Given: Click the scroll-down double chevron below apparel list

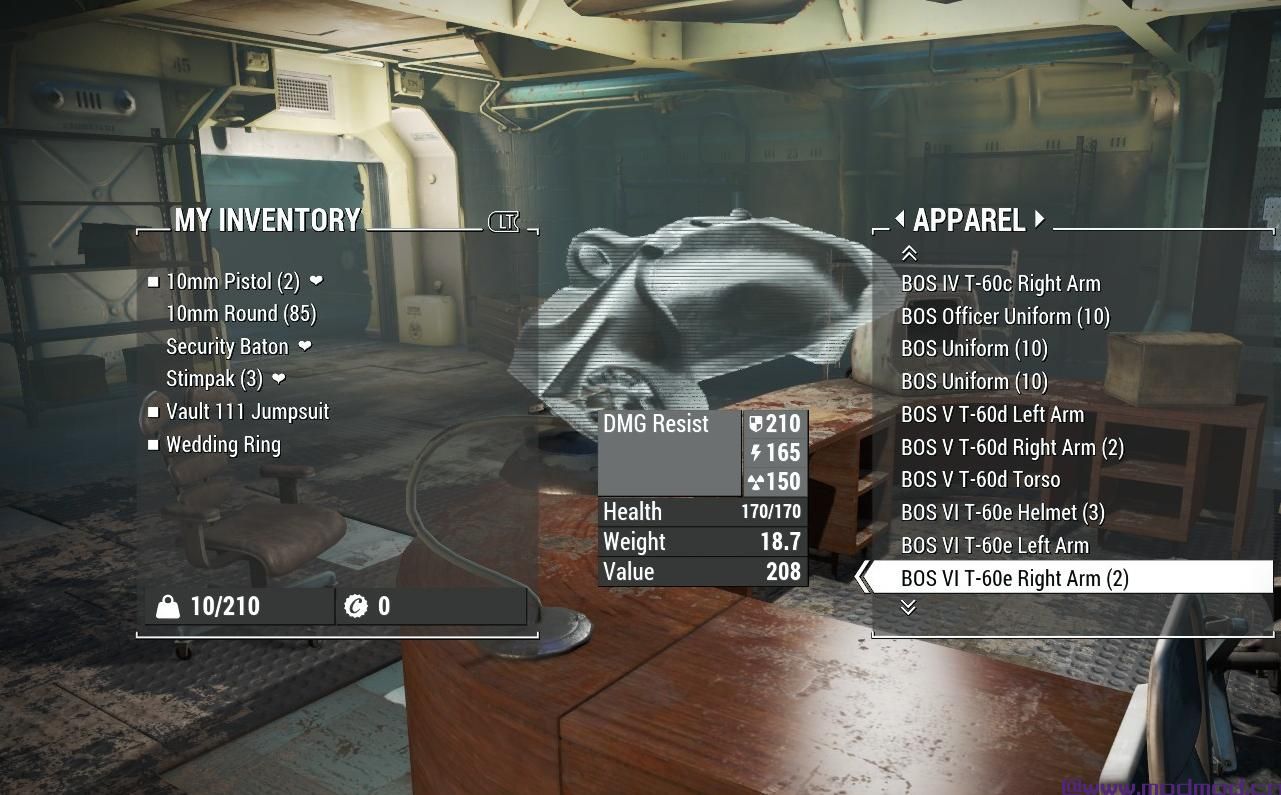Looking at the screenshot, I should [908, 607].
